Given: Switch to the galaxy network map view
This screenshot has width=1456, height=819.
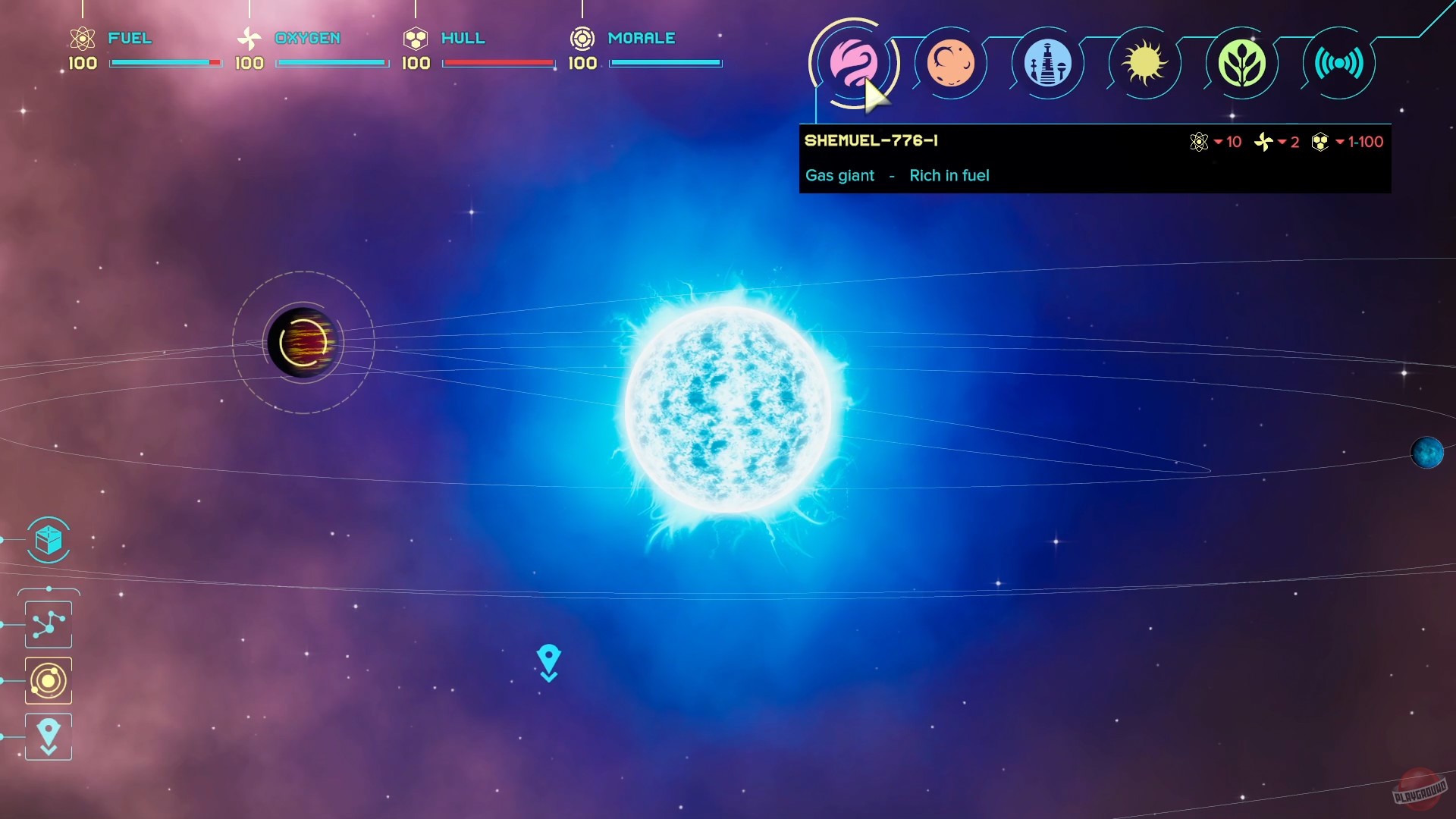Looking at the screenshot, I should pyautogui.click(x=48, y=623).
